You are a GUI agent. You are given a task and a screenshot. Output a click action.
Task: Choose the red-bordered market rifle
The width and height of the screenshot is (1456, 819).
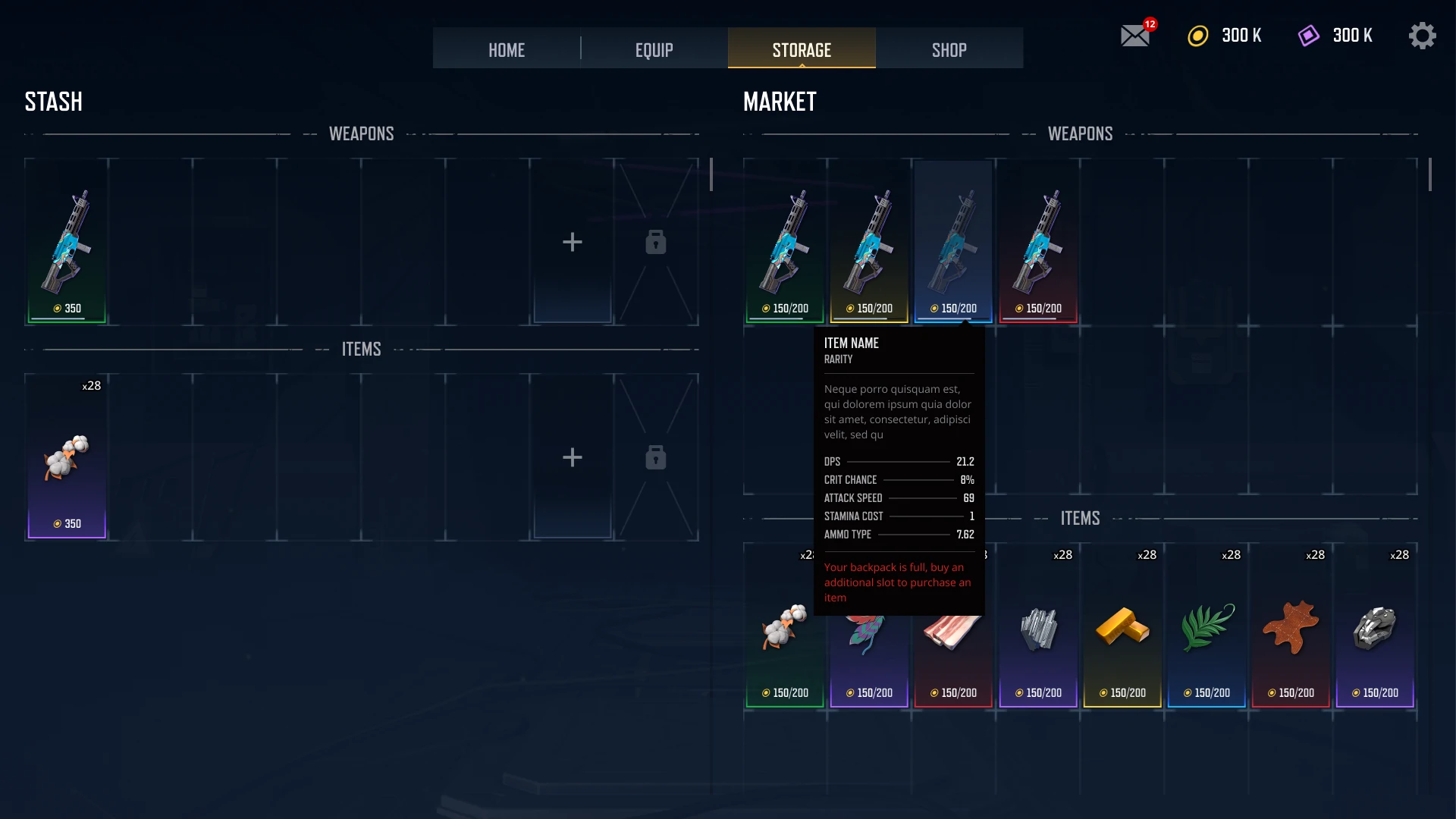[x=1038, y=243]
